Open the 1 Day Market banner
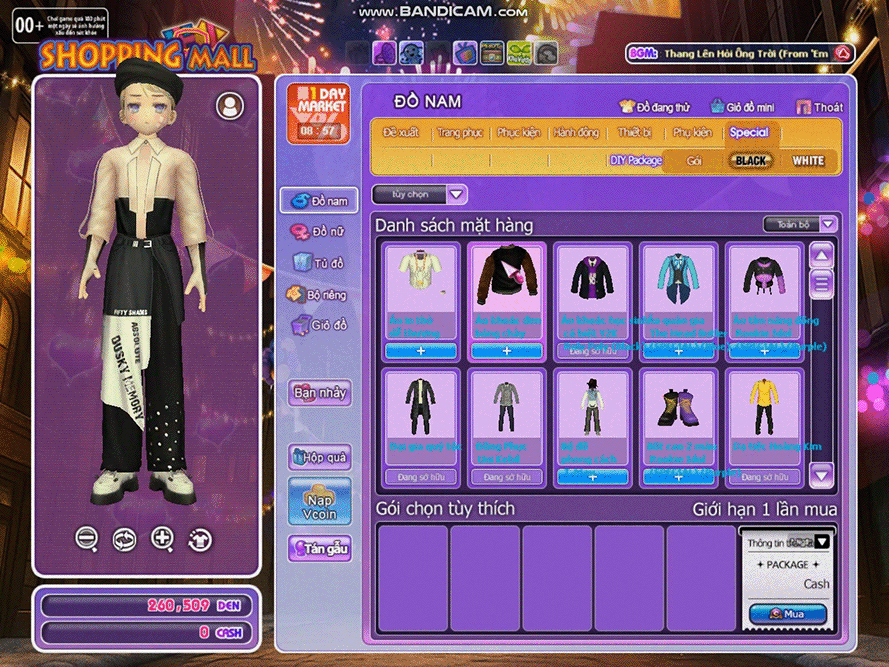This screenshot has height=667, width=889. point(318,113)
